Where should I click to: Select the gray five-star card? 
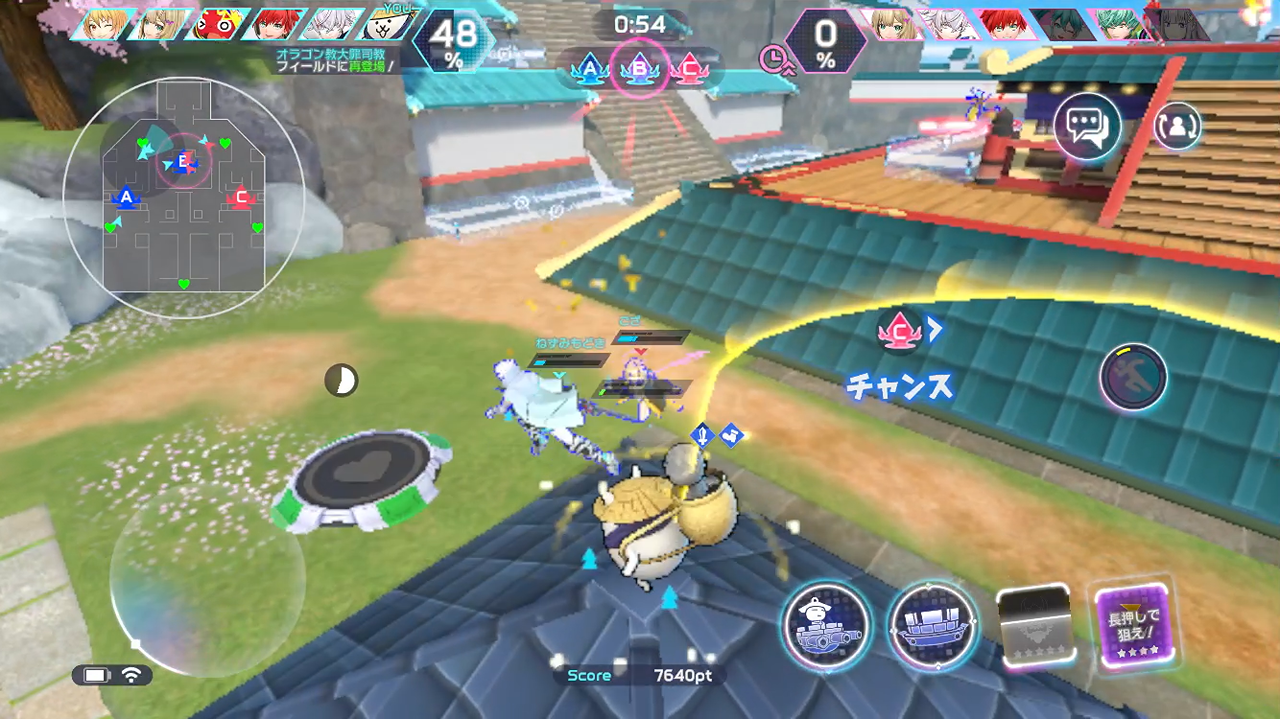click(1034, 627)
